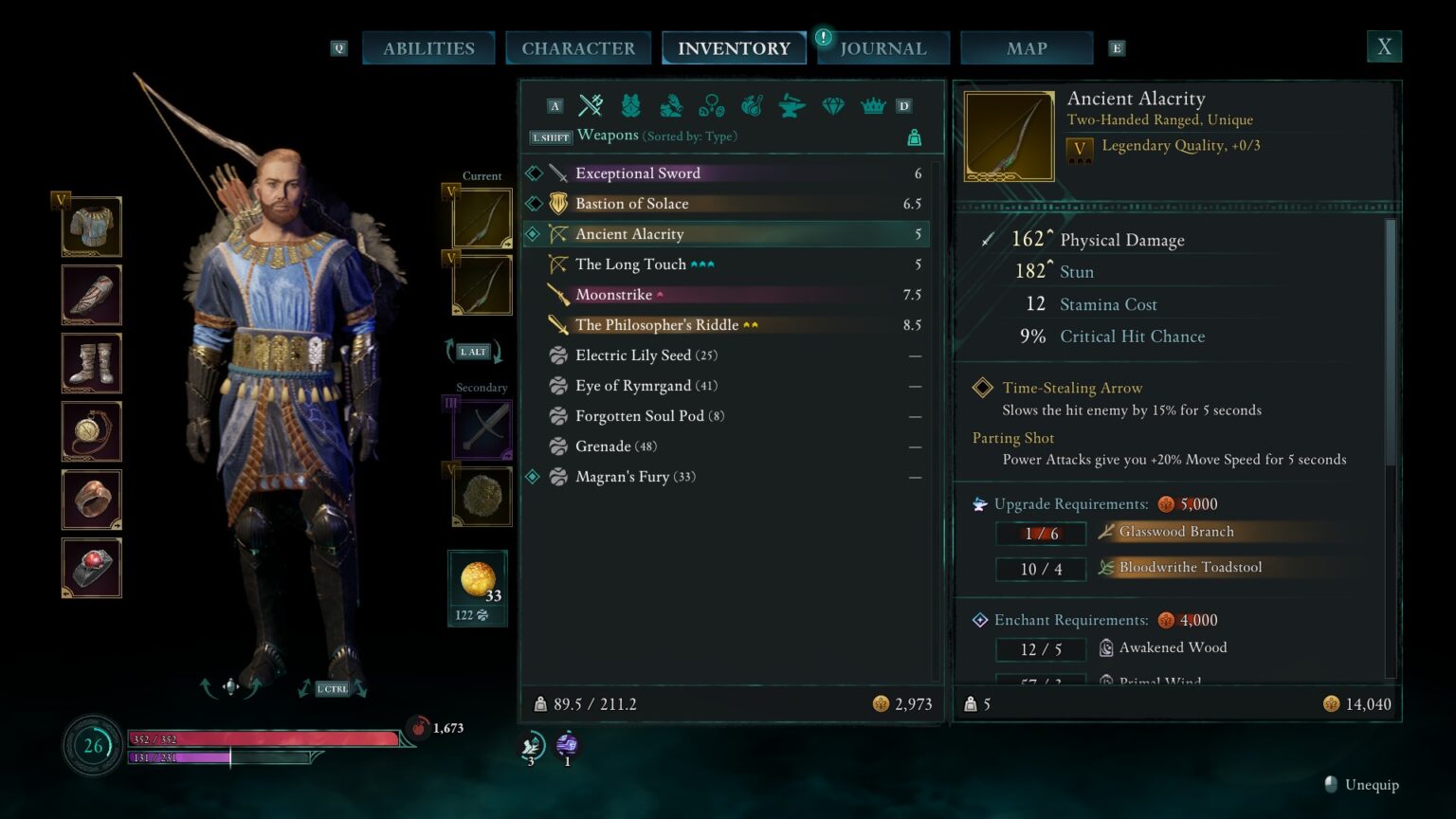Switch to the CHARACTER tab

tap(578, 47)
